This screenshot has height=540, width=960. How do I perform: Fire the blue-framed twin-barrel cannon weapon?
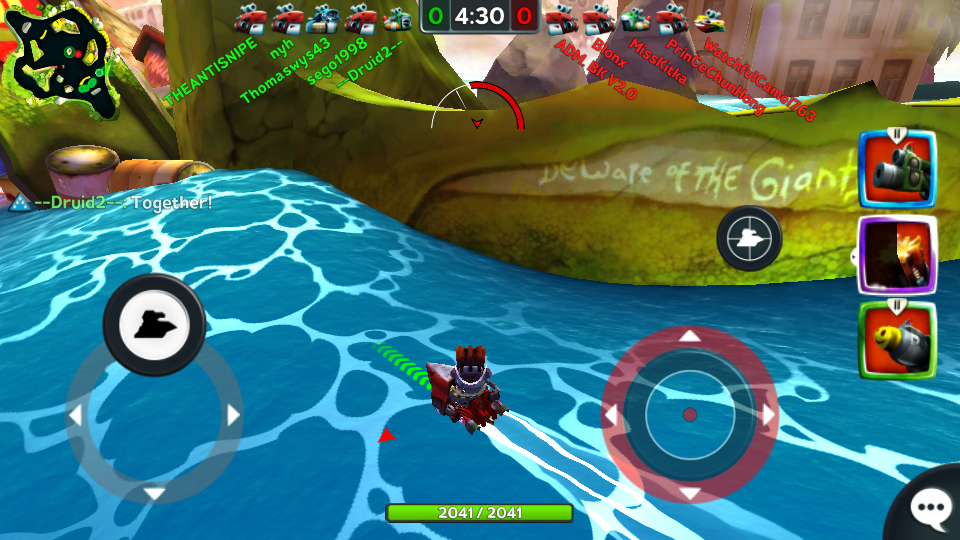point(897,171)
